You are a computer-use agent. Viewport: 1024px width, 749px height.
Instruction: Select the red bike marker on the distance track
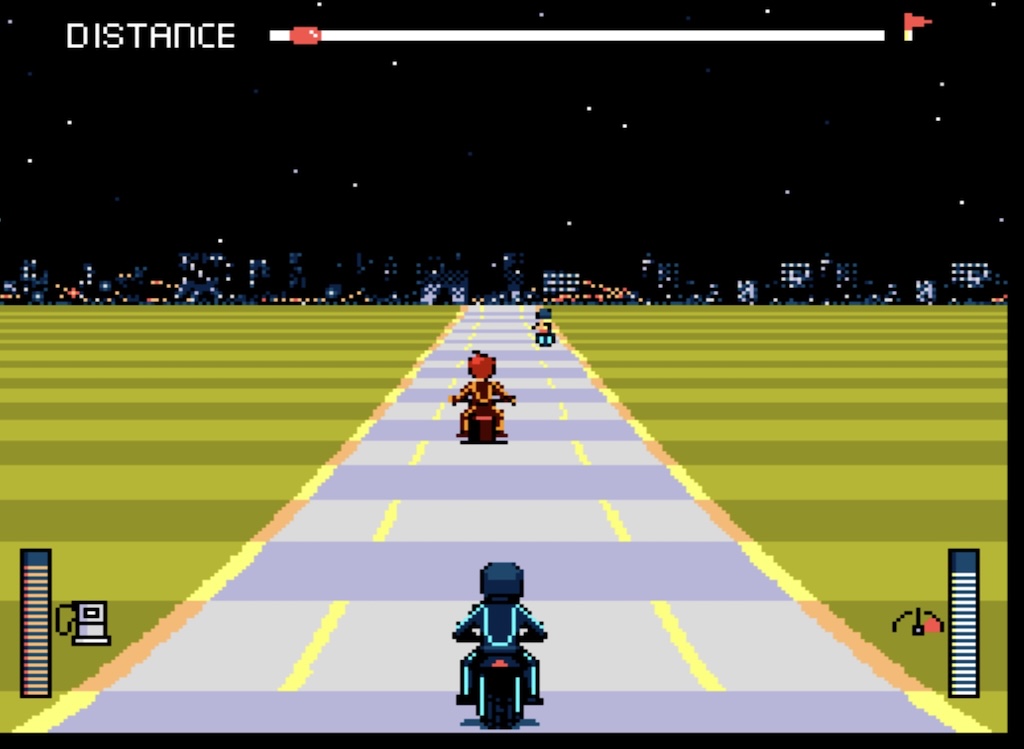click(305, 36)
